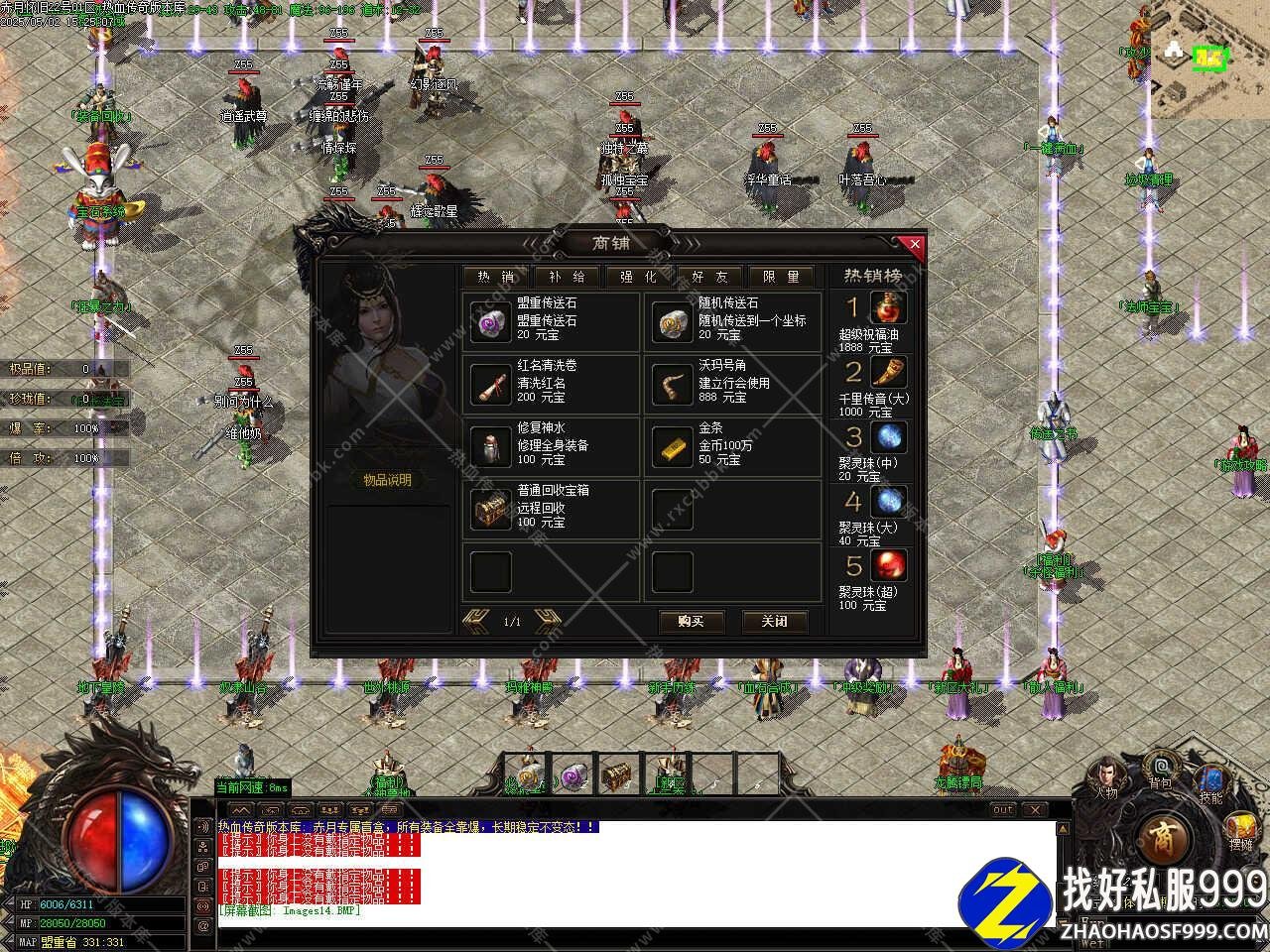The image size is (1270, 952).
Task: Switch to the 热销 shop tab
Action: (496, 277)
